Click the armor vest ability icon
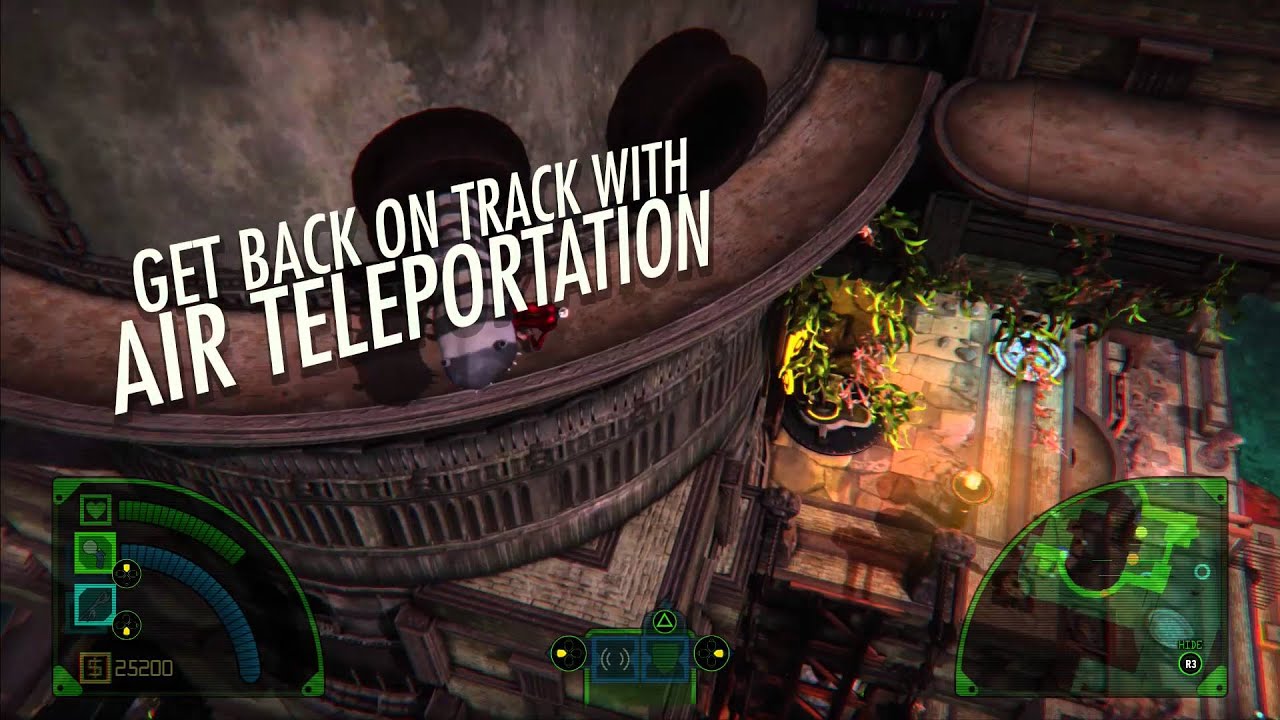This screenshot has width=1280, height=720. pos(665,659)
